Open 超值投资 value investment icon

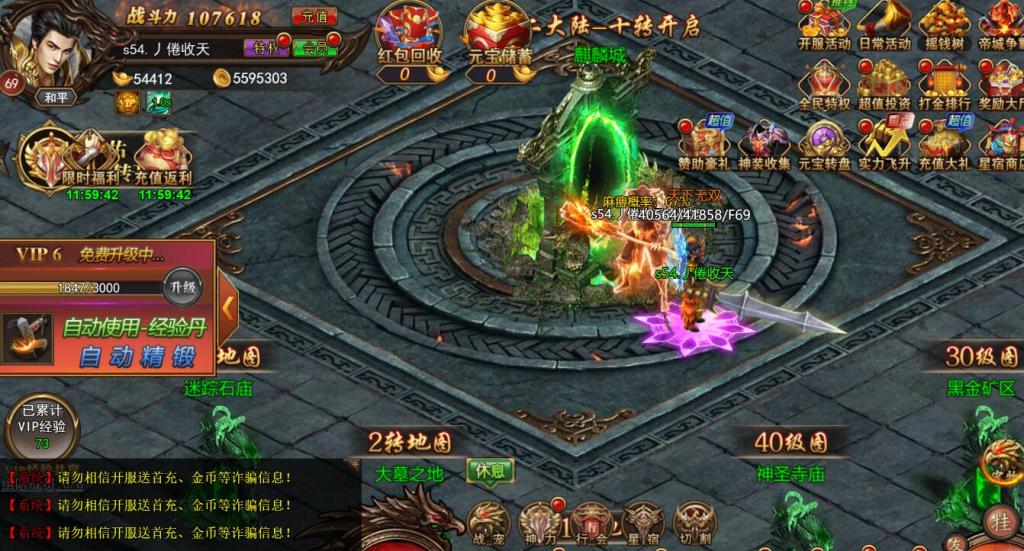884,86
